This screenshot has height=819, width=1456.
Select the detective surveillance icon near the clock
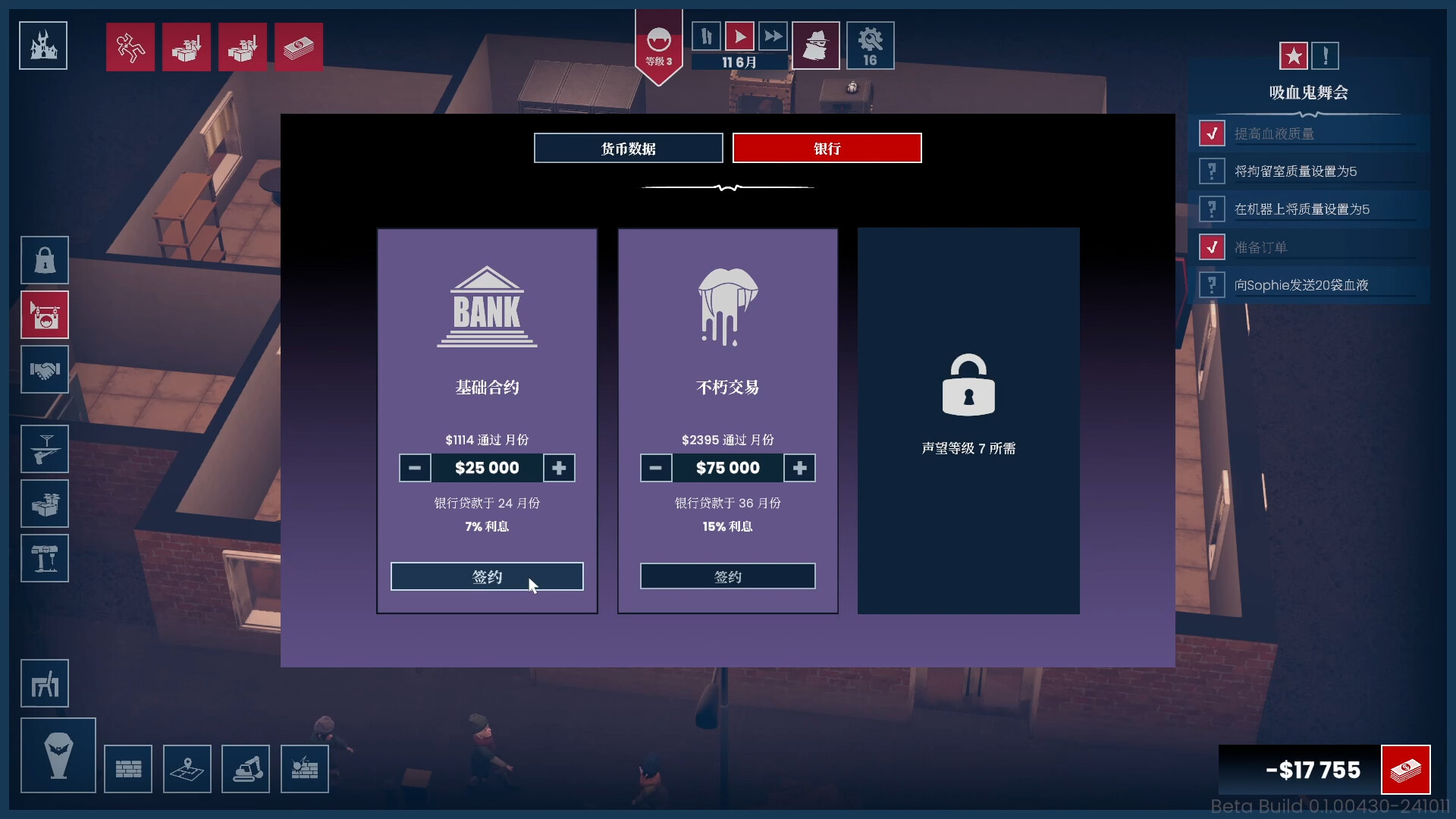[815, 45]
